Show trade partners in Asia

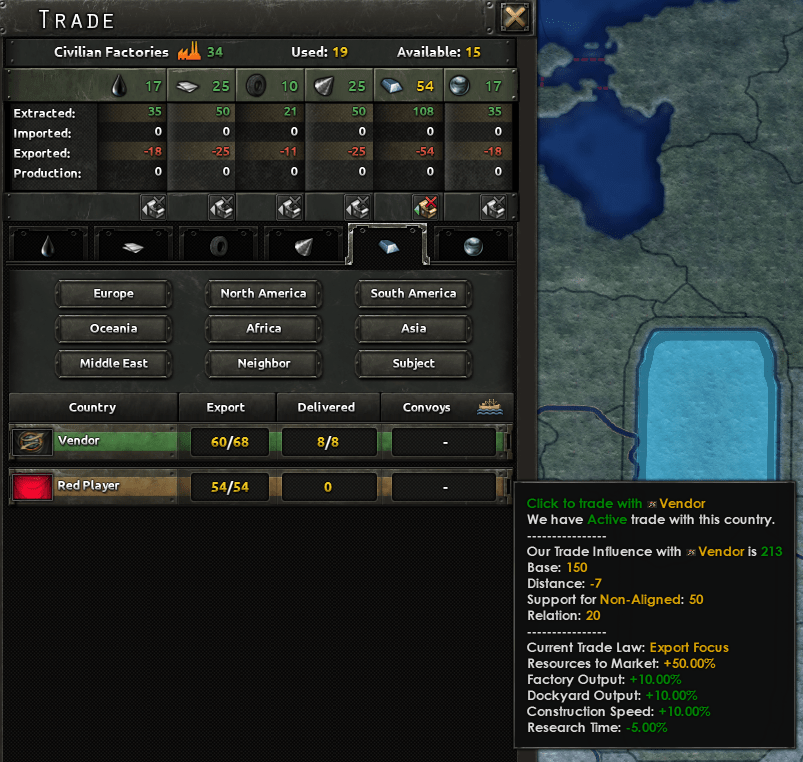413,329
